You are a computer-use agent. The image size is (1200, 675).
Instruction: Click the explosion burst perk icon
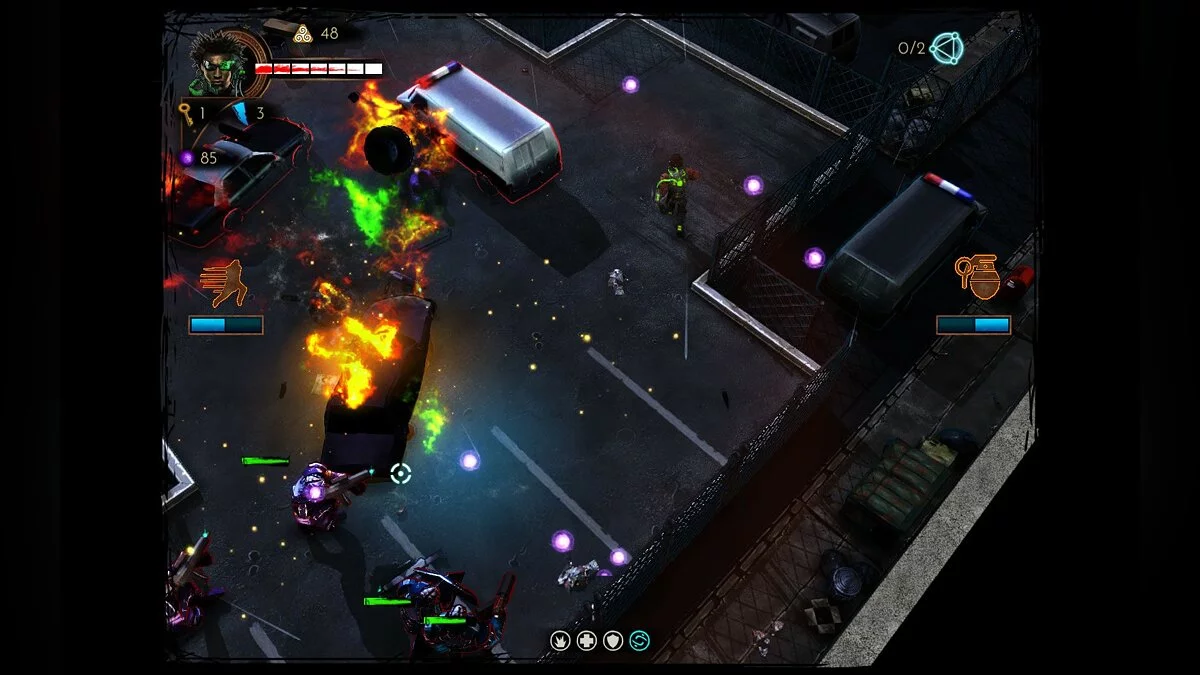tap(561, 640)
